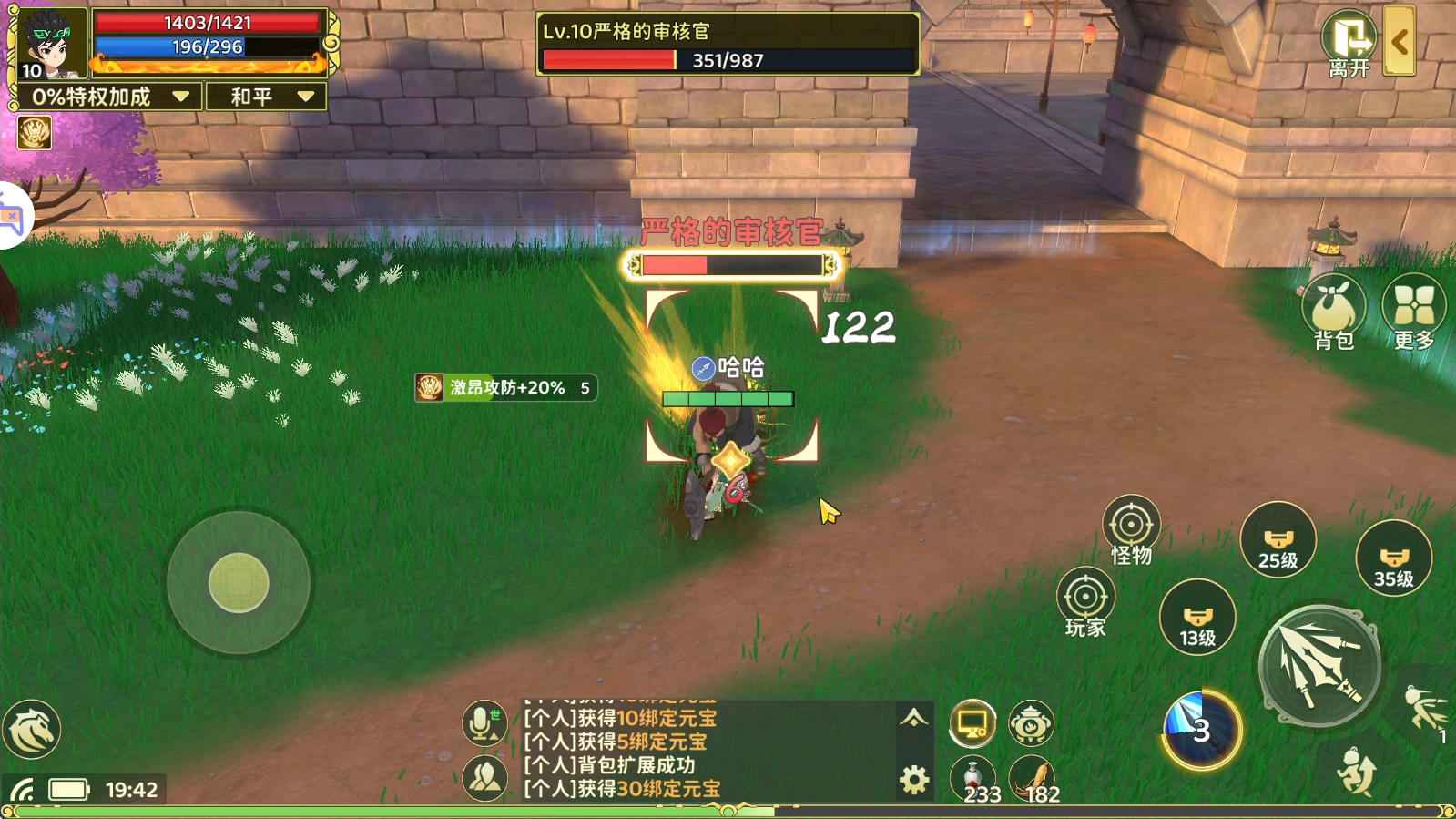Click the horse mount icon
Viewport: 1456px width, 819px height.
click(32, 729)
